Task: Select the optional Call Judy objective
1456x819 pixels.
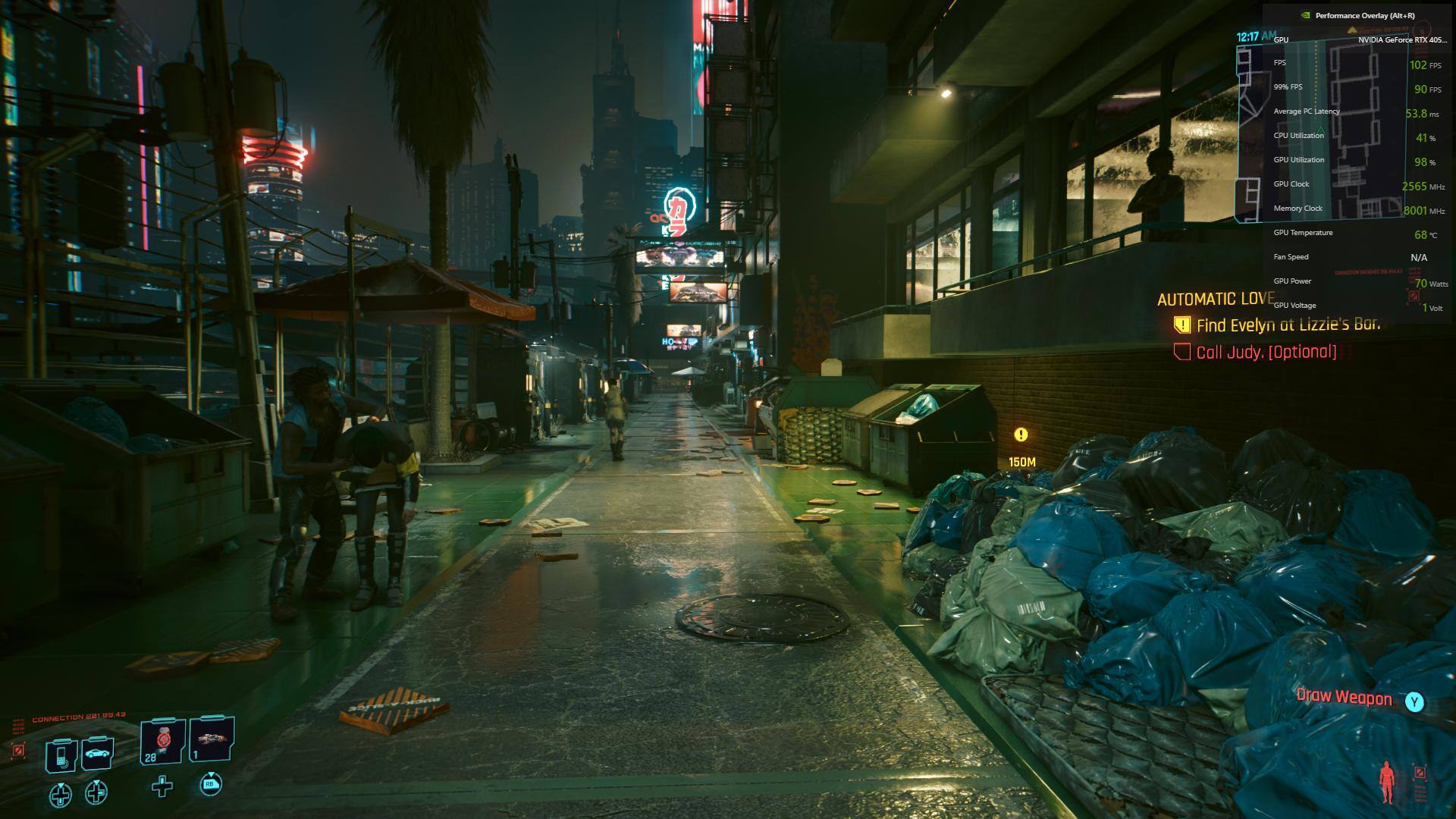Action: 1266,352
